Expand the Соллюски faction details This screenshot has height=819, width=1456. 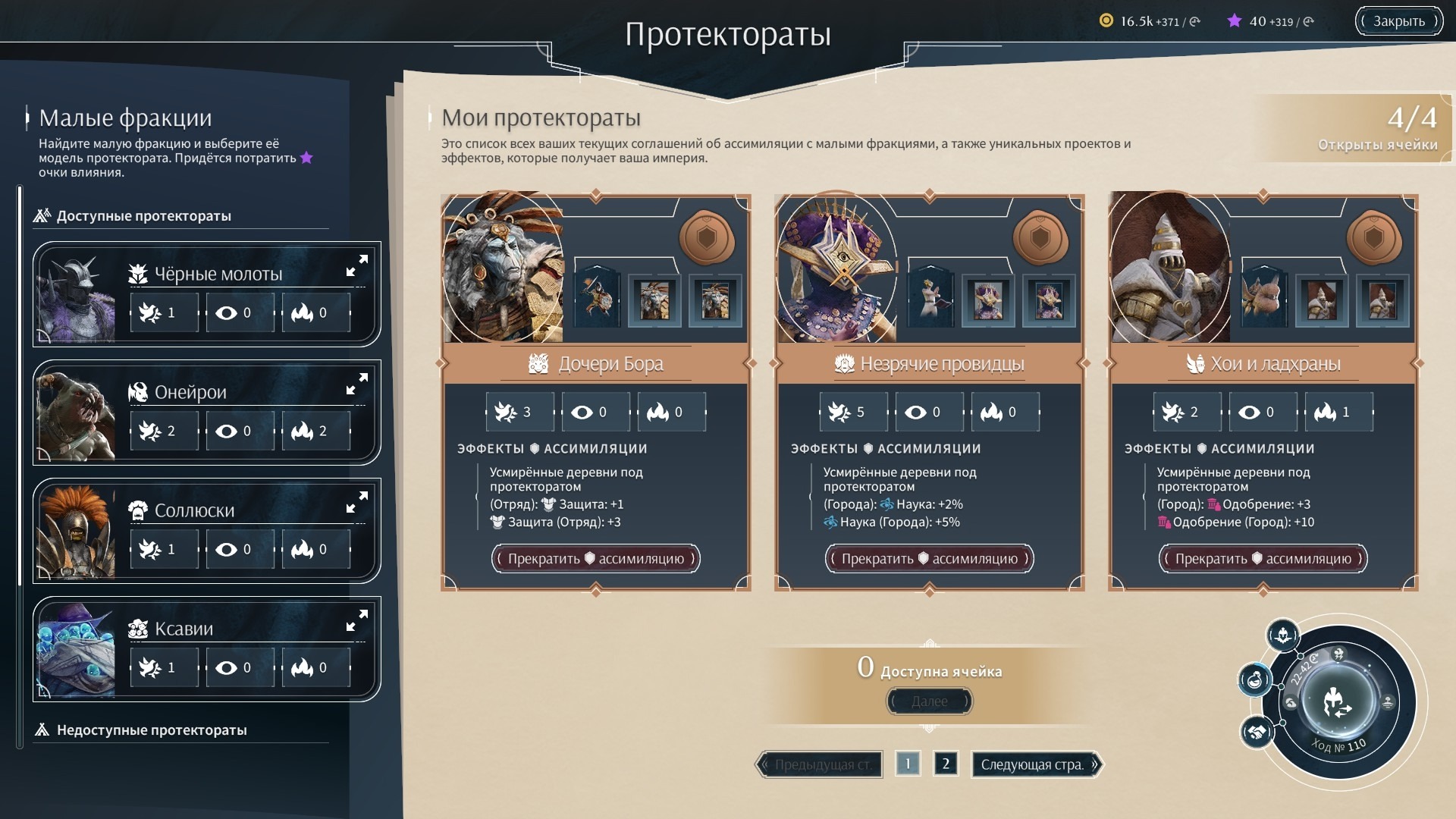[x=356, y=502]
